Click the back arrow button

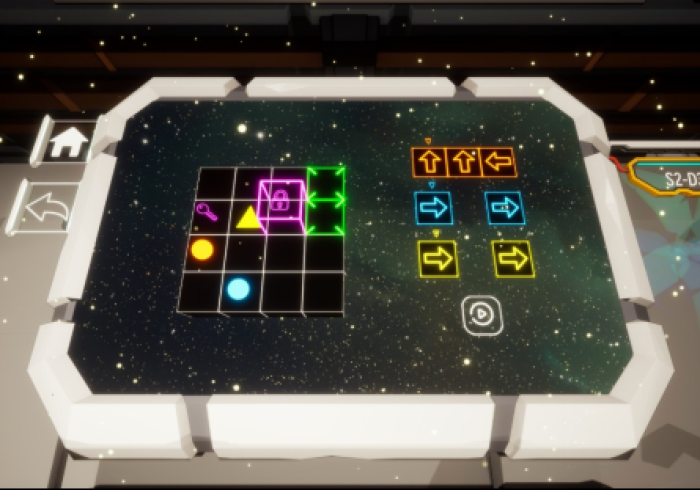[45, 208]
